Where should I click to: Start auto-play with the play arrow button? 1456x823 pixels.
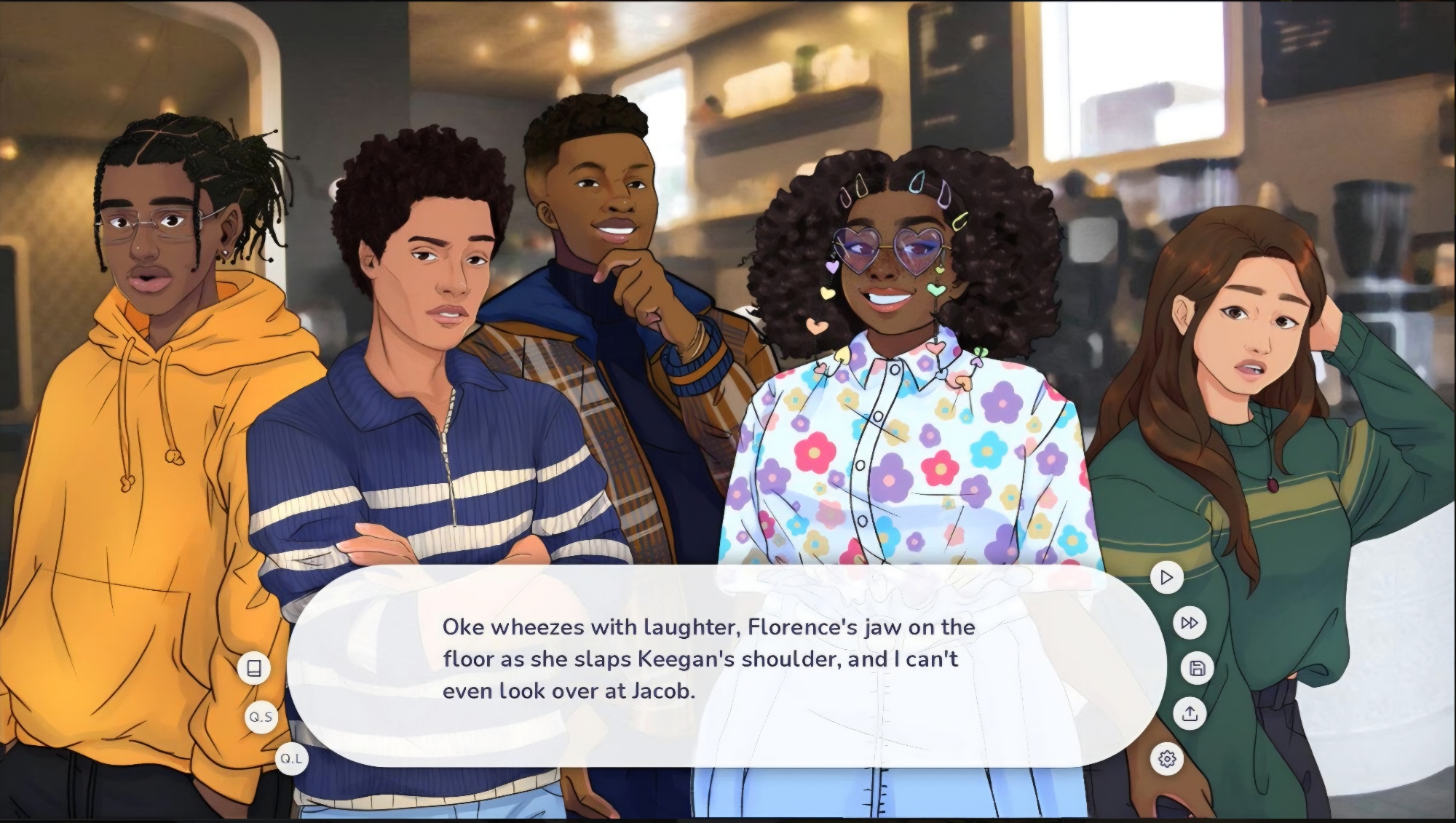tap(1166, 578)
